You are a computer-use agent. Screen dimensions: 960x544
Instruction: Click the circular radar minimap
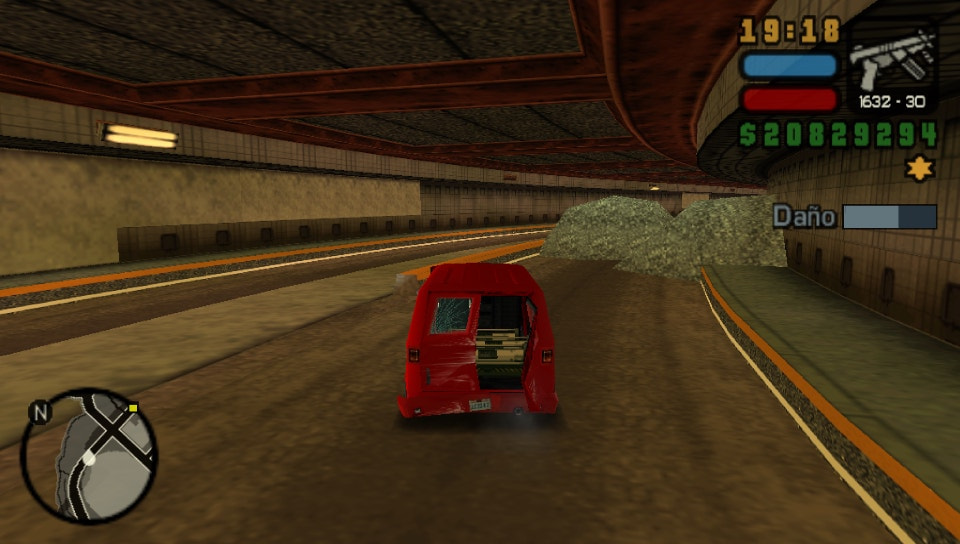(x=89, y=455)
